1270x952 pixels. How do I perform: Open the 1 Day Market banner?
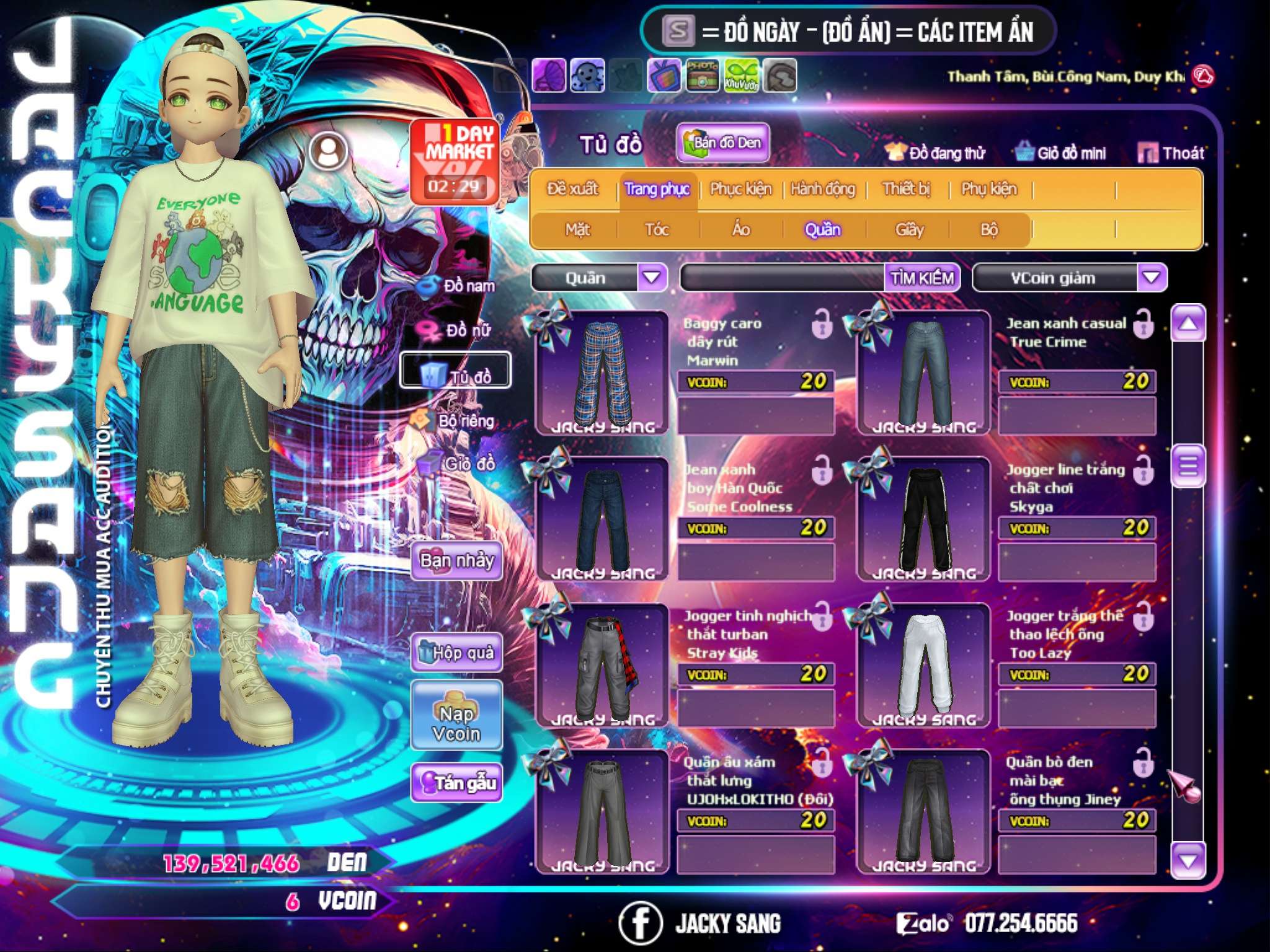point(455,161)
